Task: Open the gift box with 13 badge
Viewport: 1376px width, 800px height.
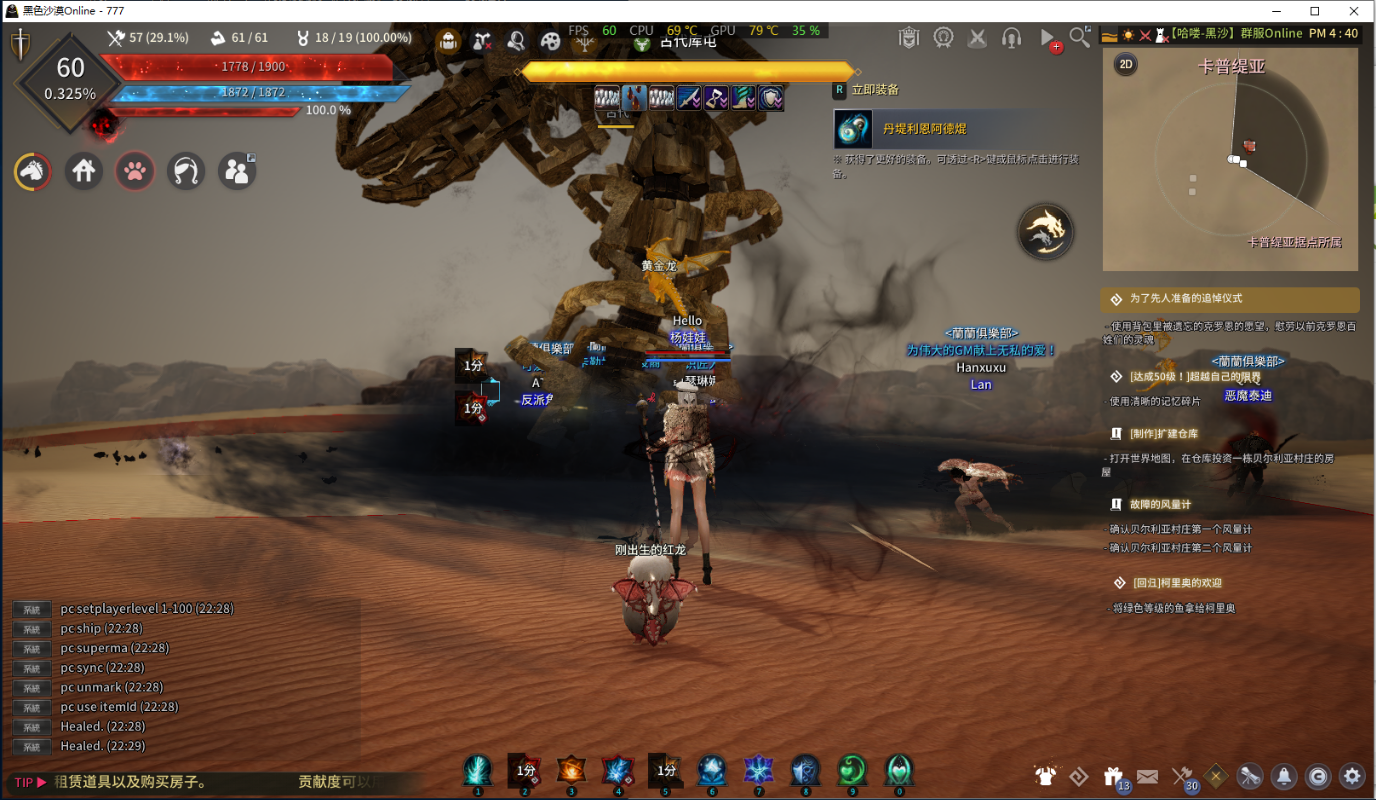Action: tap(1113, 775)
